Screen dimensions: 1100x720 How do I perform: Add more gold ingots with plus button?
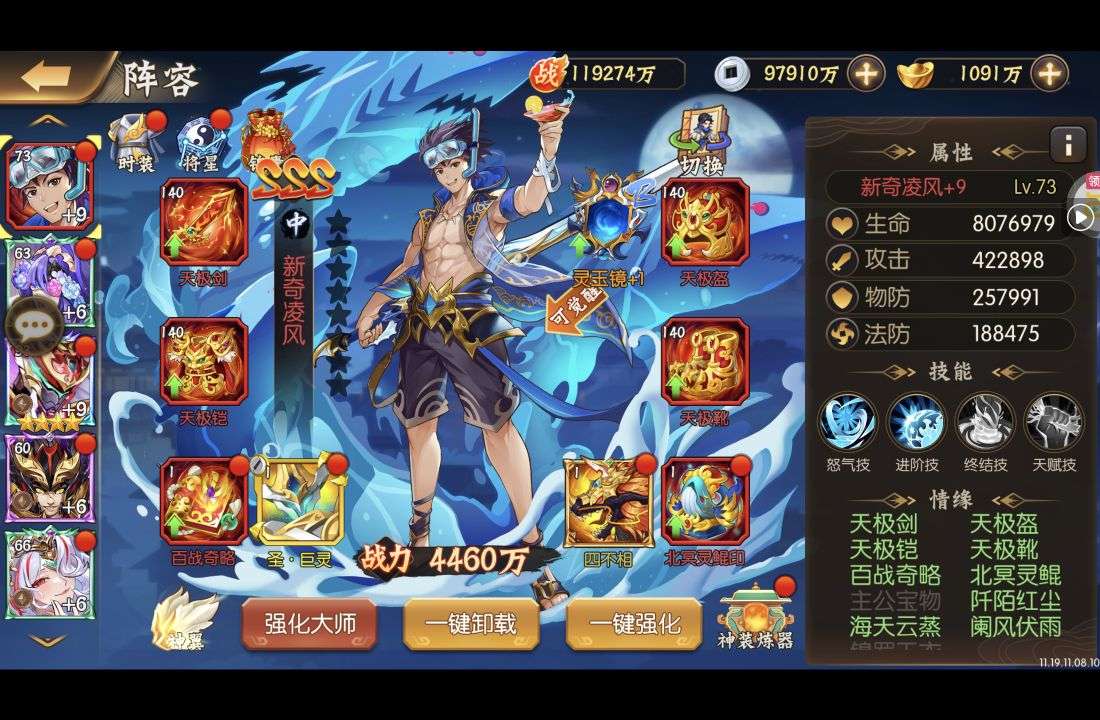(x=1049, y=73)
